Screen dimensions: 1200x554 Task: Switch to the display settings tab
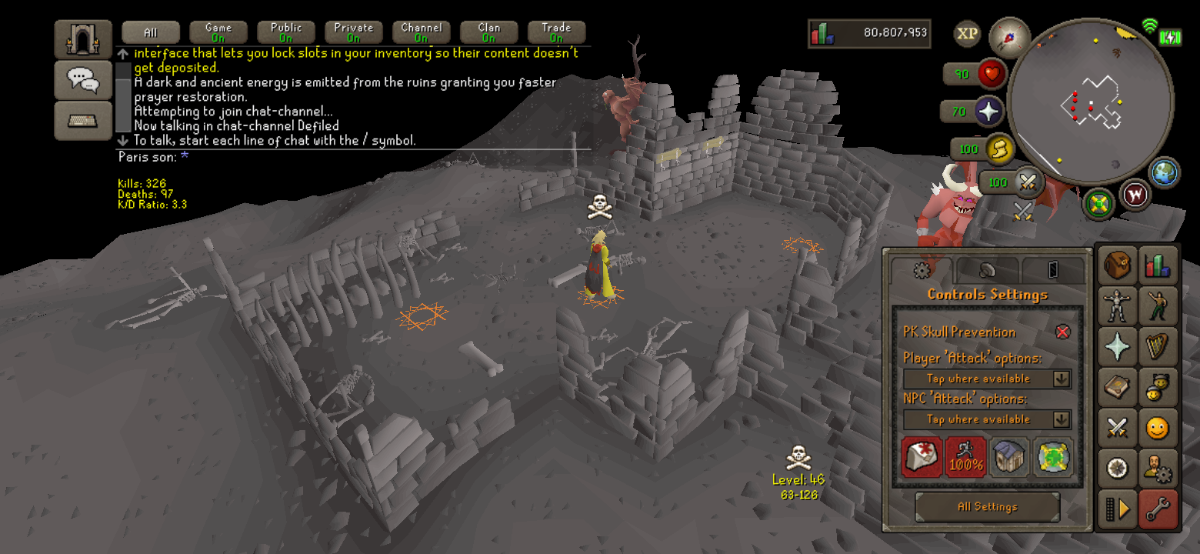1053,270
